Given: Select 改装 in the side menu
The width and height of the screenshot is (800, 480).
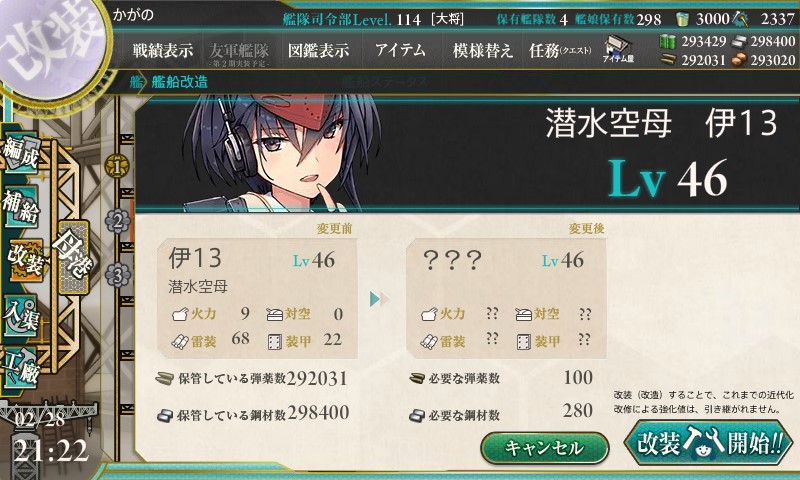Looking at the screenshot, I should pyautogui.click(x=25, y=263).
